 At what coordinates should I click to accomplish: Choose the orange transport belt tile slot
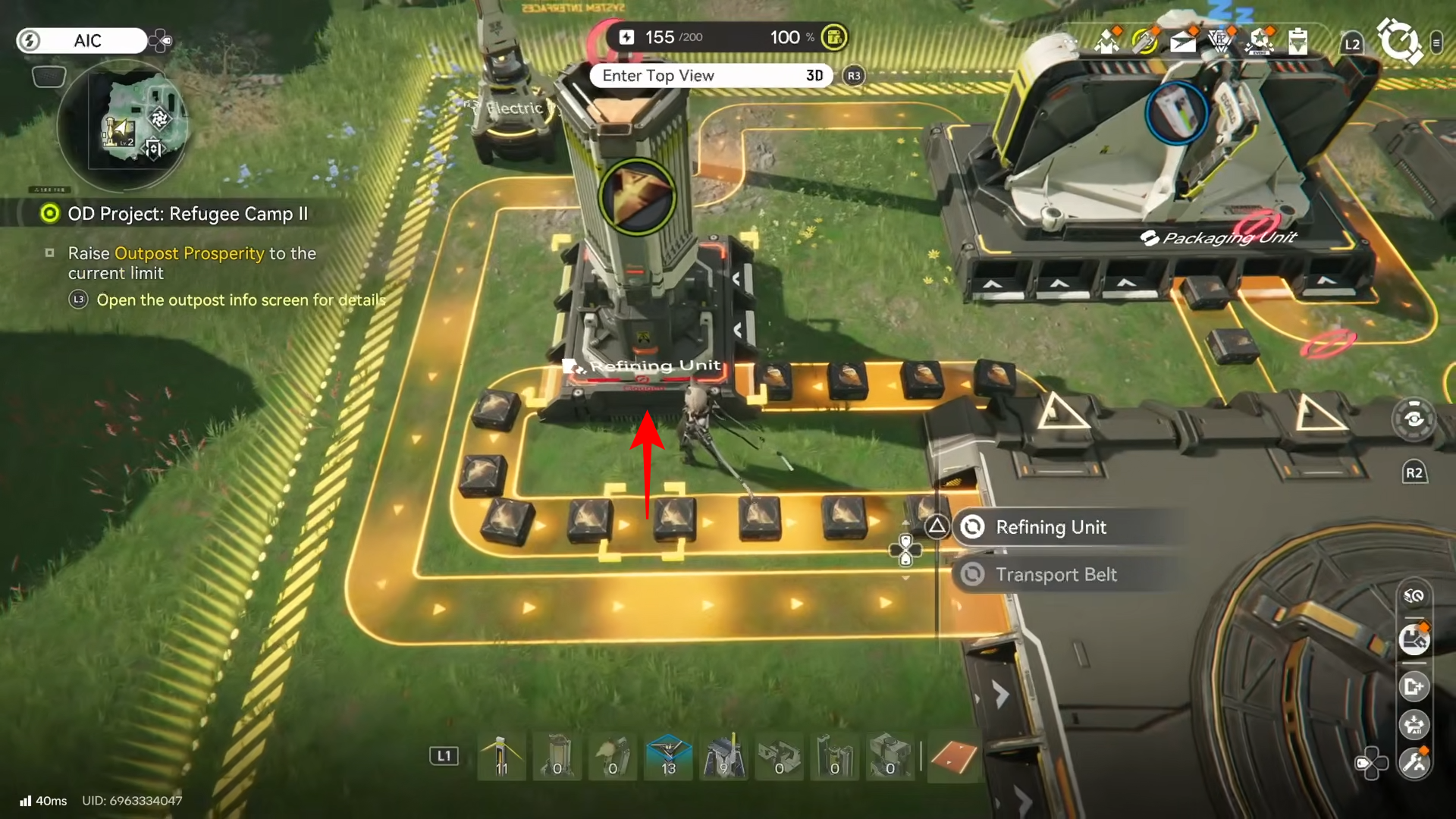[x=953, y=757]
